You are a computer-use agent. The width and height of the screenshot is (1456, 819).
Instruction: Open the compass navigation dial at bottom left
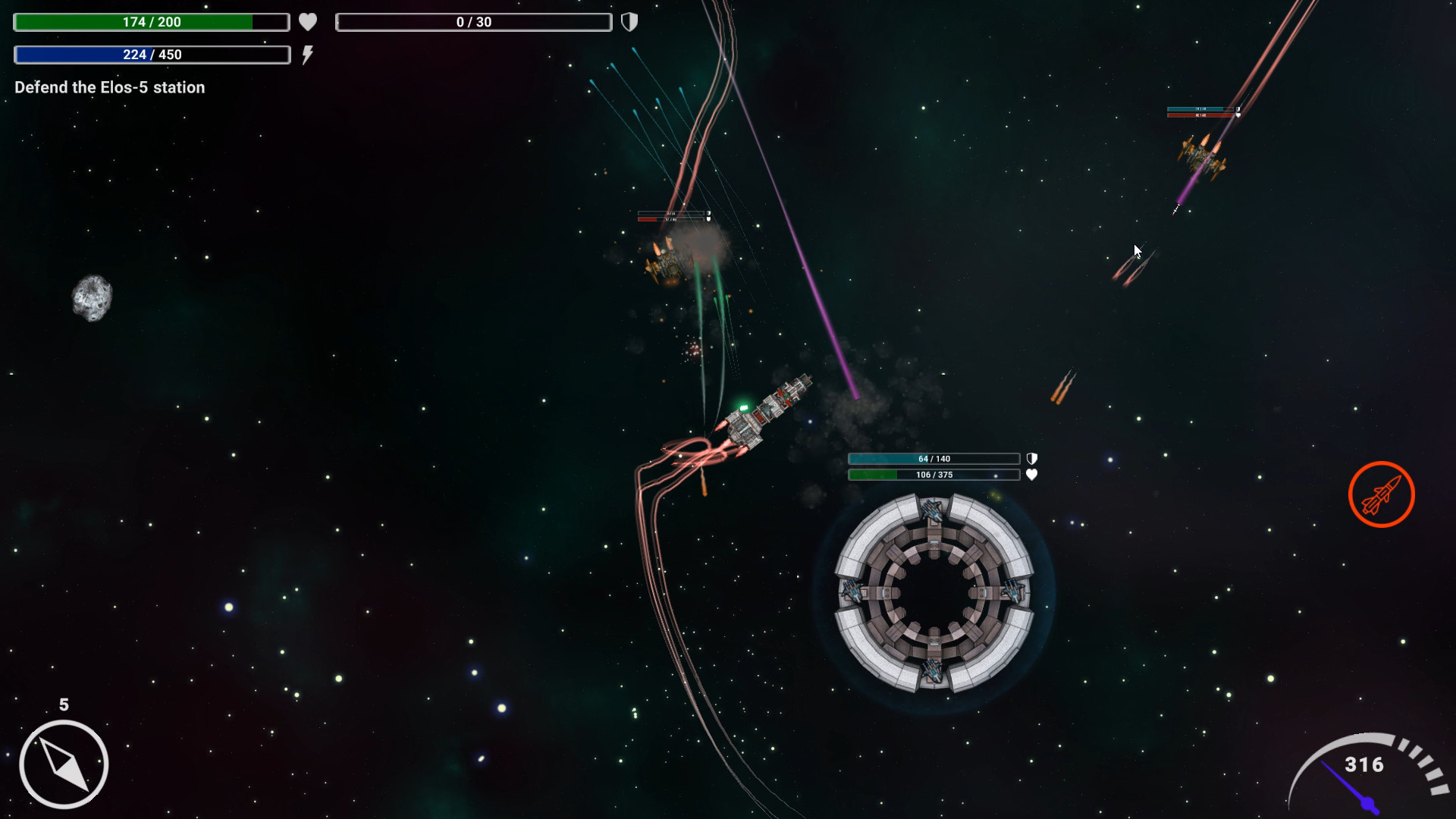coord(62,763)
